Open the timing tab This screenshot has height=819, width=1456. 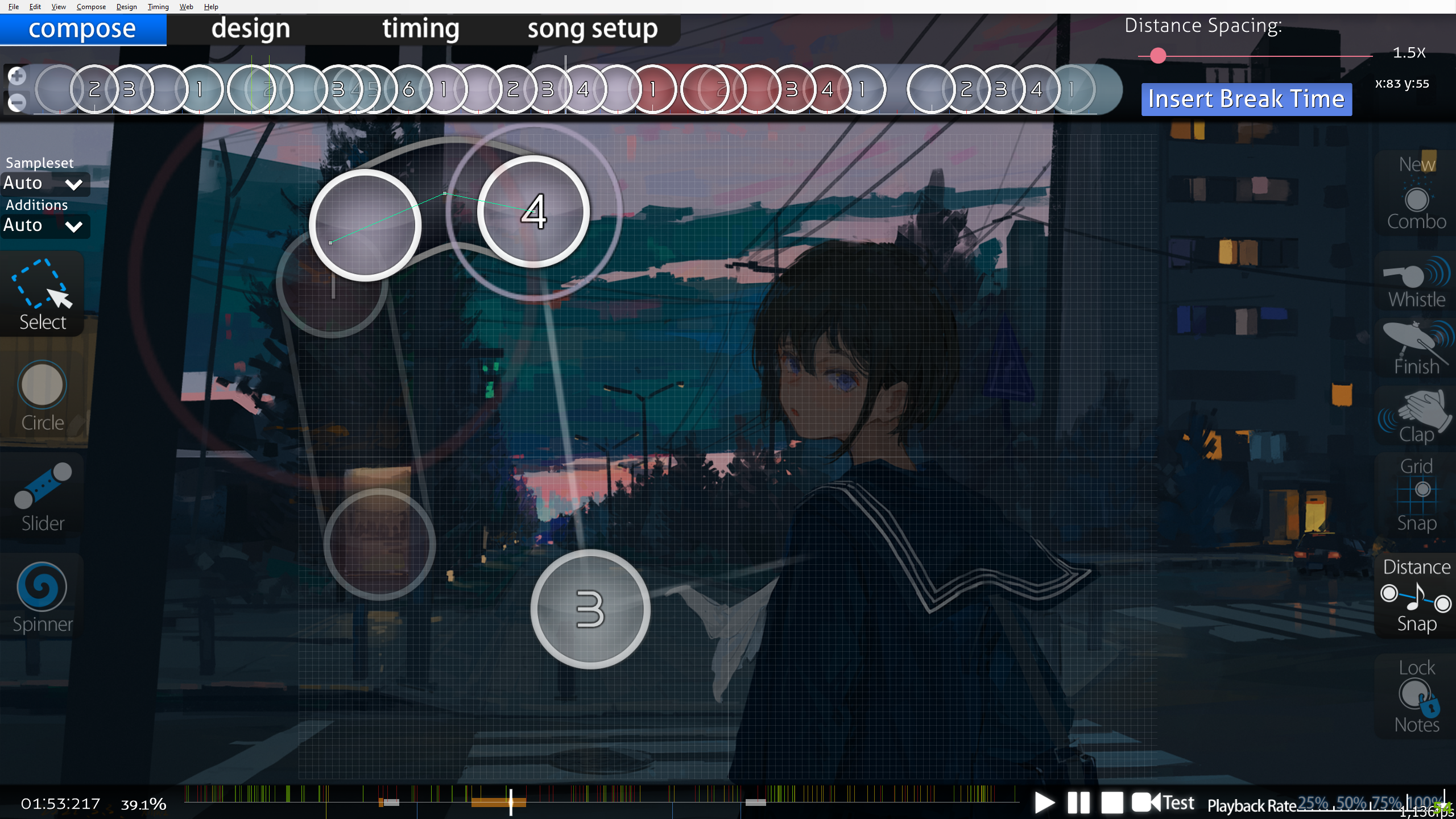coord(420,29)
